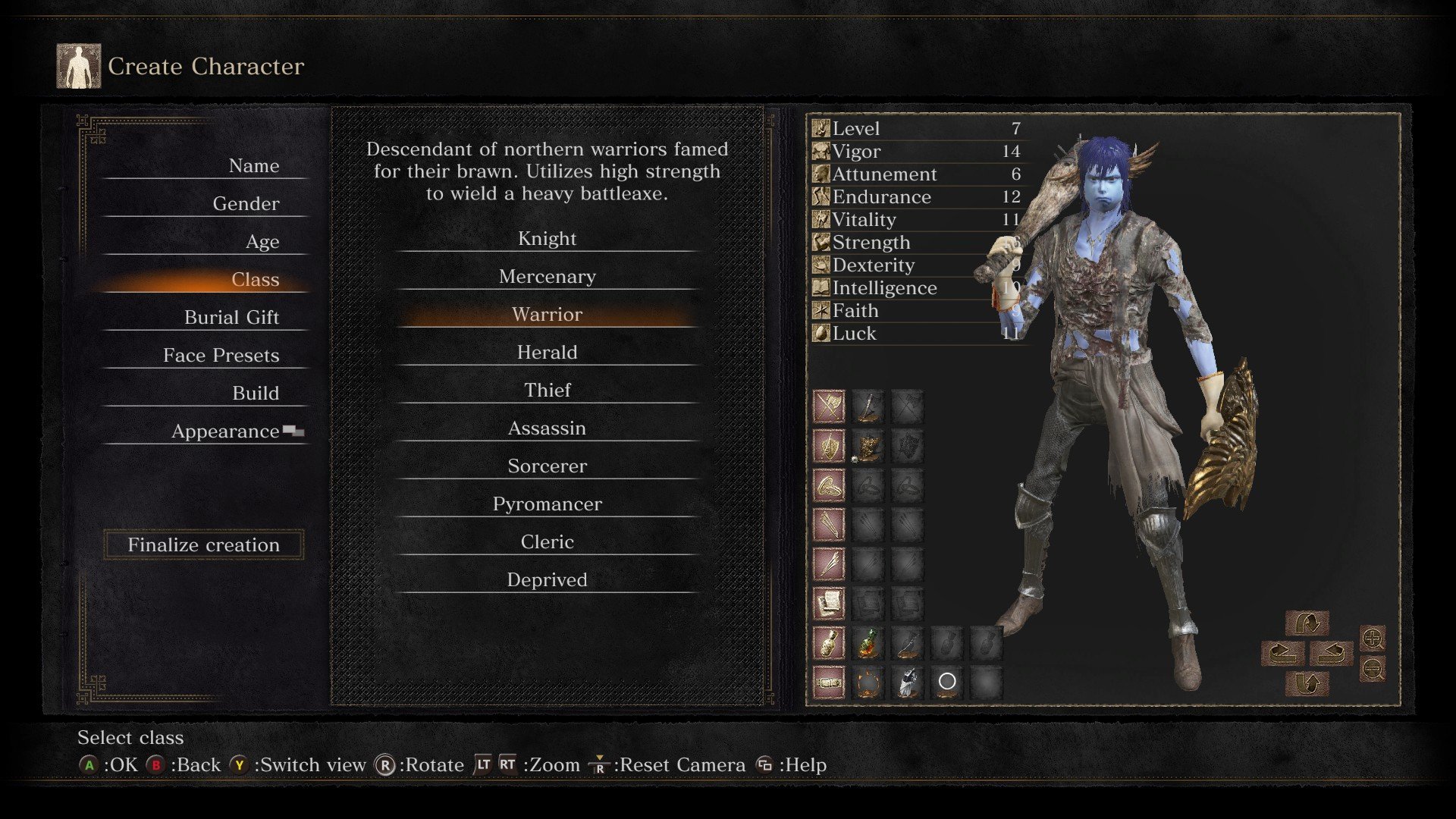Open the Burial Gift selection
The width and height of the screenshot is (1456, 819).
(x=231, y=318)
